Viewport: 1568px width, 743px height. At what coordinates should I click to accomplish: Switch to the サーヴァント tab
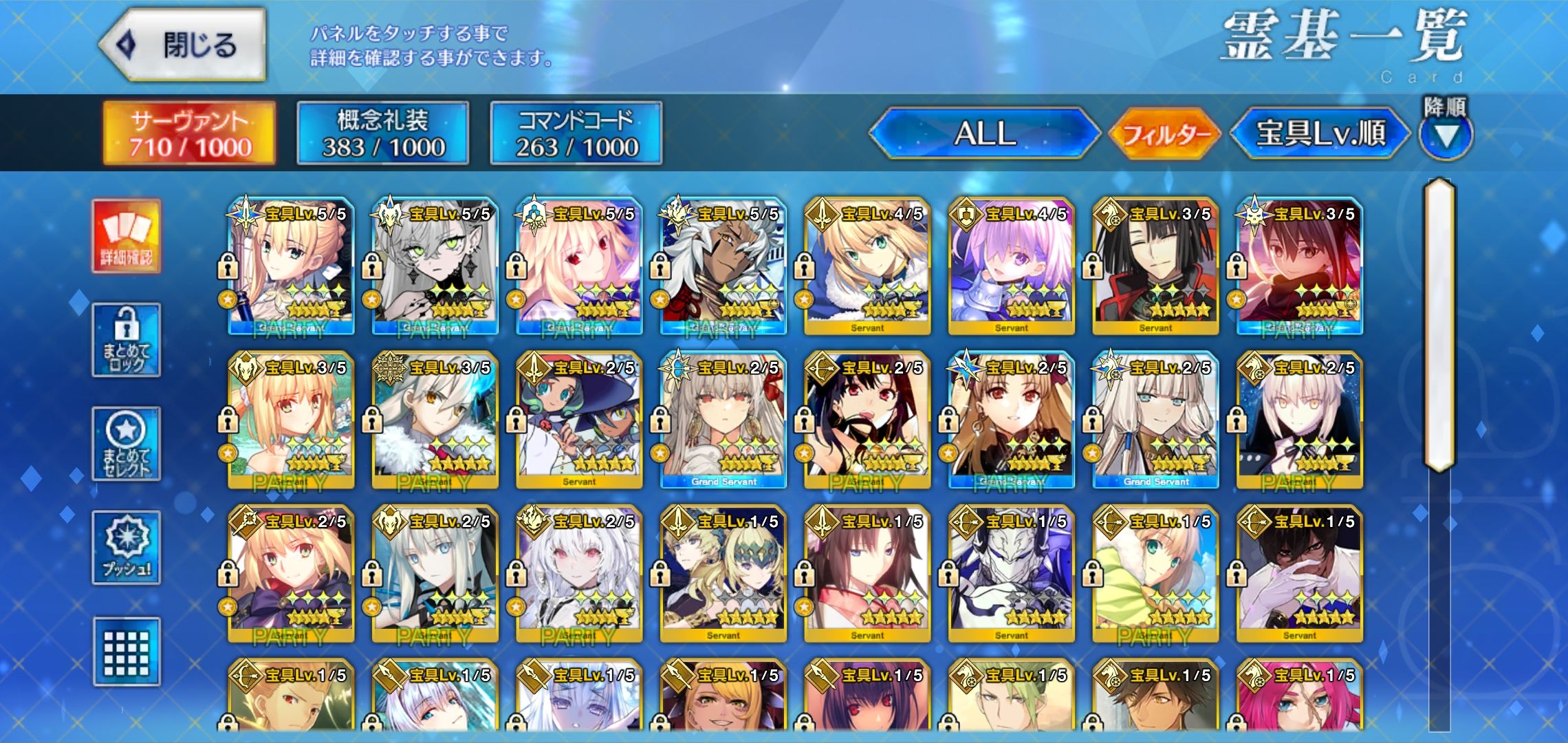189,133
